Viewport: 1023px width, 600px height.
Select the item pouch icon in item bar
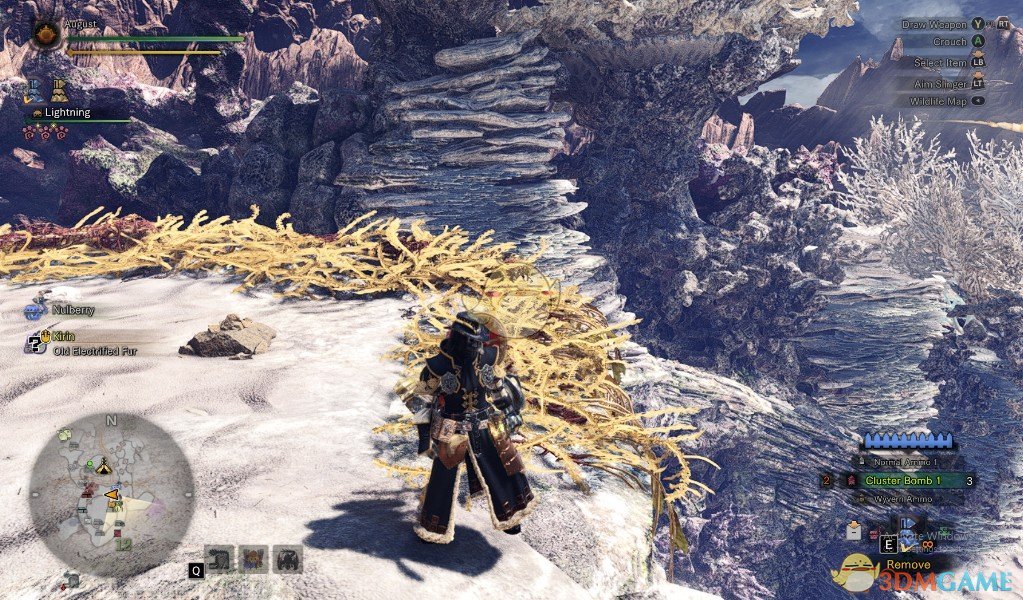(855, 531)
